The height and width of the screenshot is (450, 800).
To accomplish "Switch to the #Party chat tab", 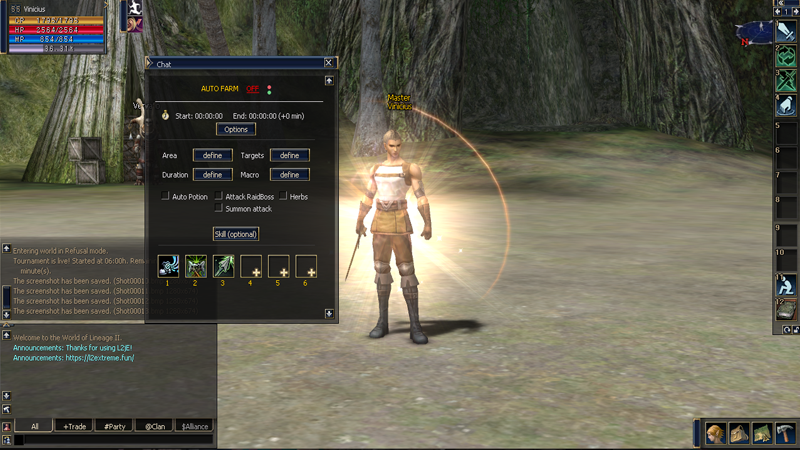I will click(x=114, y=426).
